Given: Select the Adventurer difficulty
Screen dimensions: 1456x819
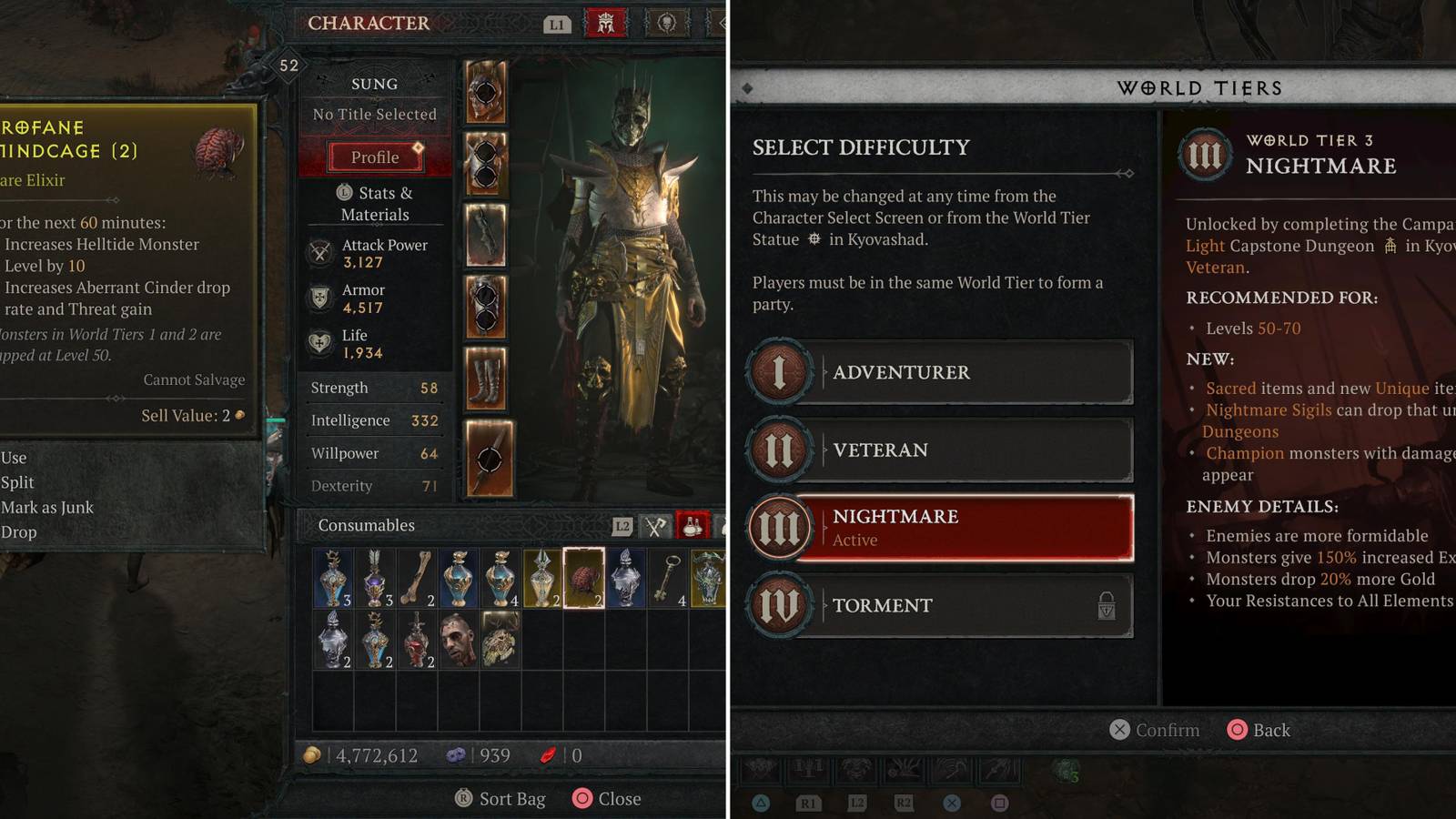Looking at the screenshot, I should click(x=942, y=371).
